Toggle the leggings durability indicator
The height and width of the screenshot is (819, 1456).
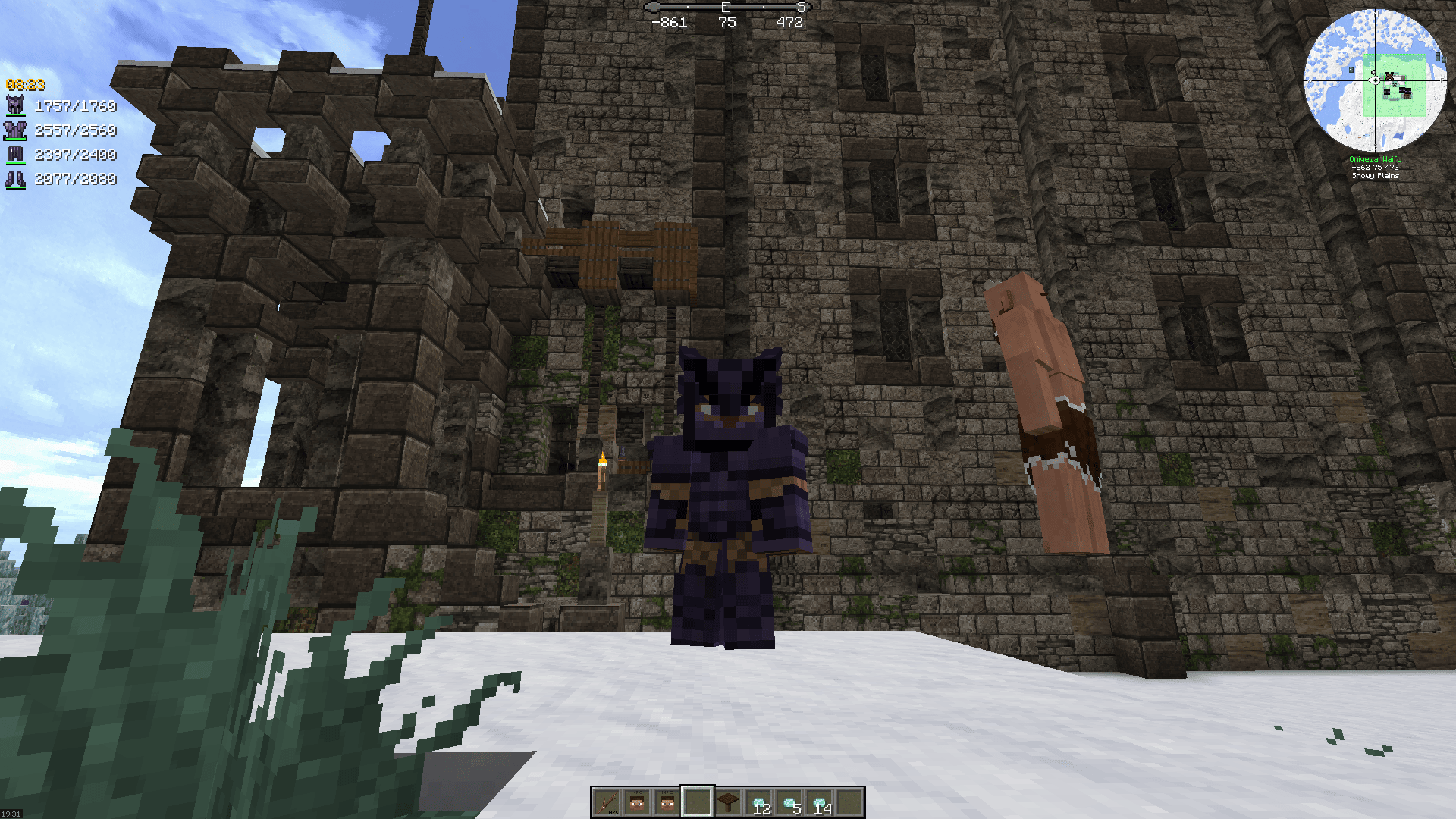coord(15,155)
